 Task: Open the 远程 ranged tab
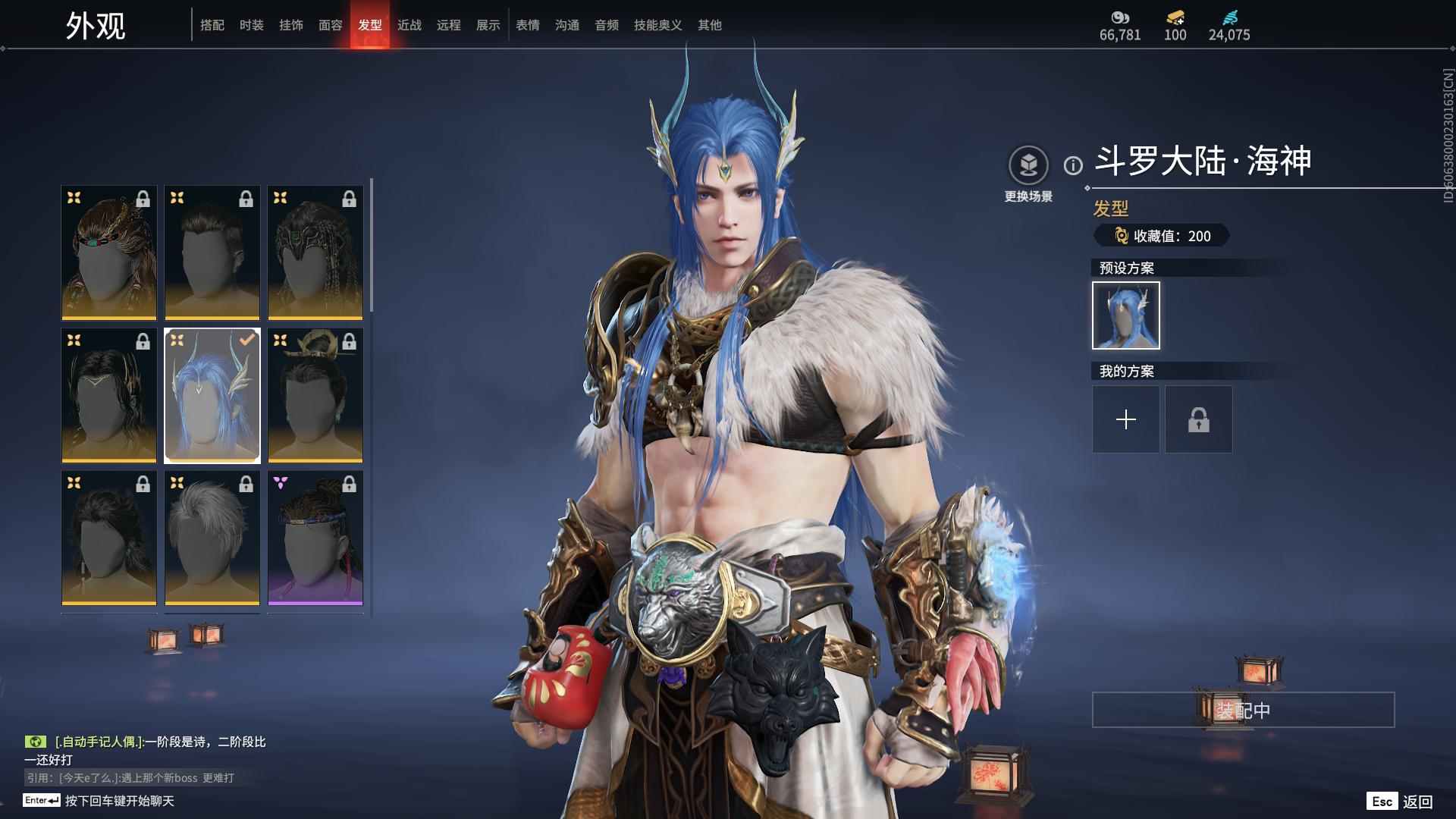click(449, 25)
